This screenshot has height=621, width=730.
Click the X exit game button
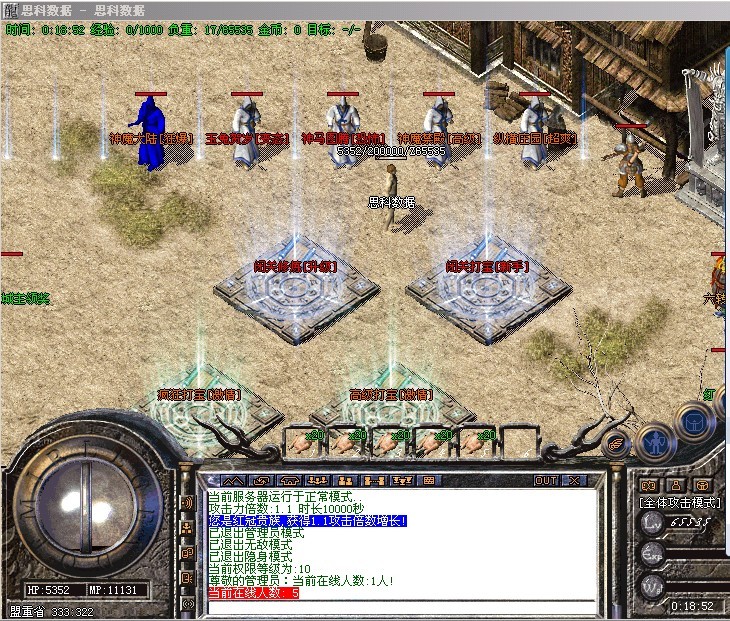coord(573,480)
